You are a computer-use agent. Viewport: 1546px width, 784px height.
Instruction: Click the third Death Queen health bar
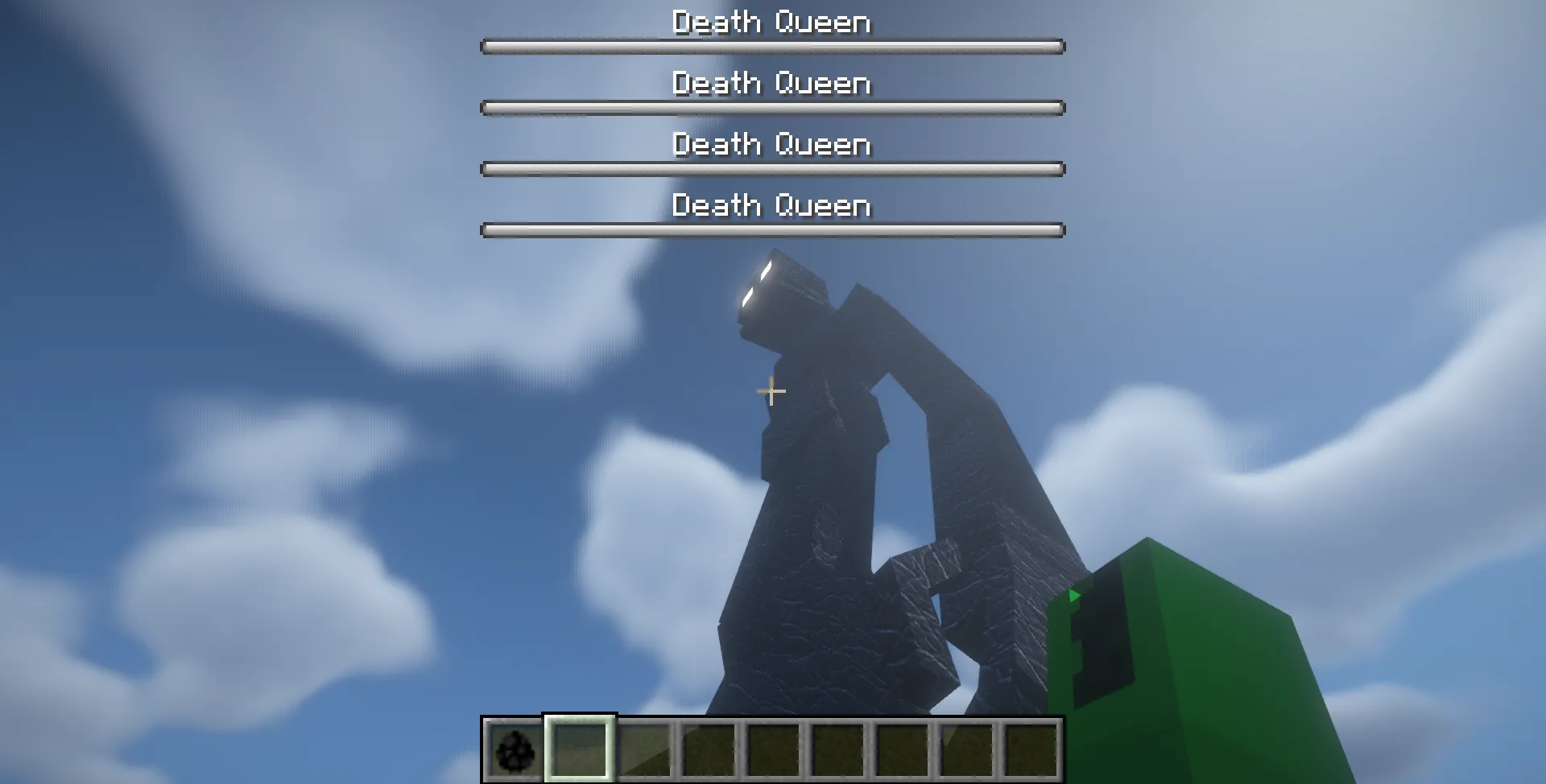771,169
